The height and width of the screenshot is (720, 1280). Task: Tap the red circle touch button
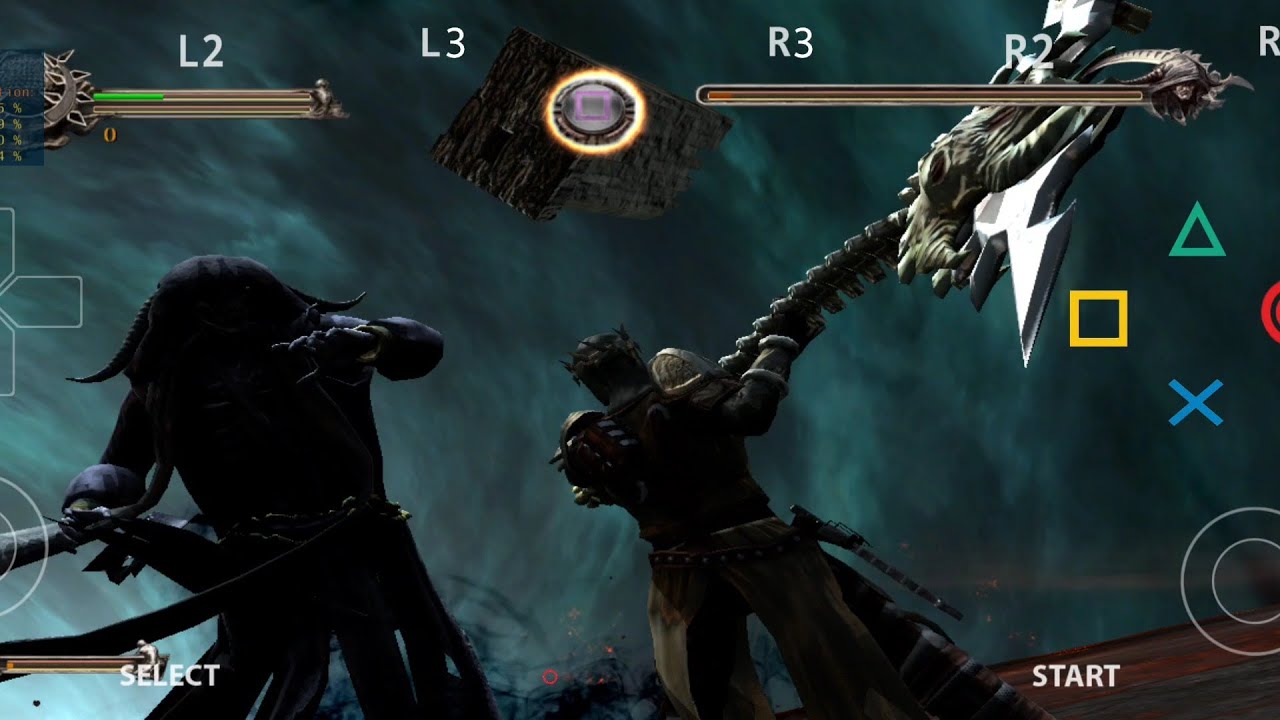pos(1271,312)
